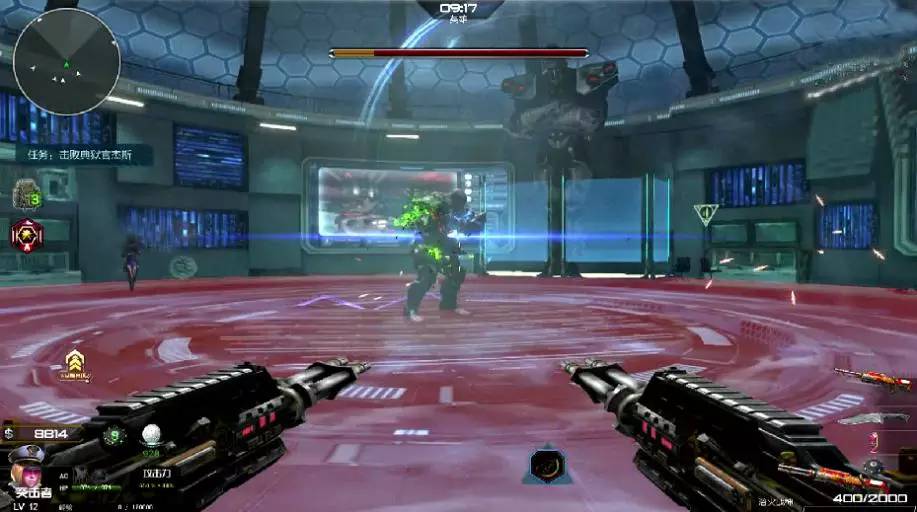Activate the red hexagon skill icon
The width and height of the screenshot is (917, 512).
[26, 235]
